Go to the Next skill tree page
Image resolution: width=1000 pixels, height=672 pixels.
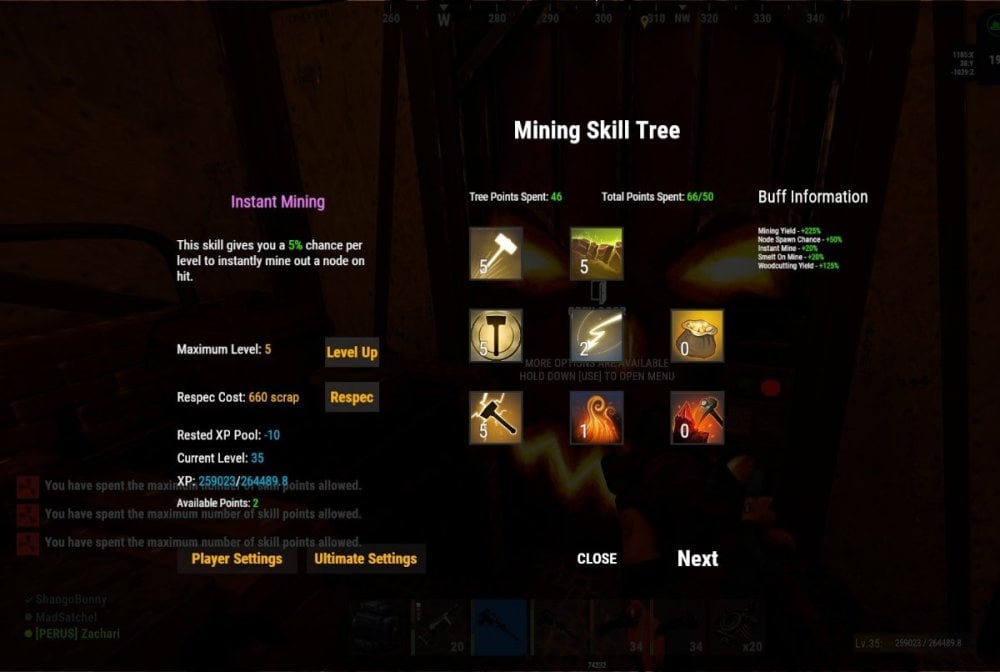click(697, 559)
